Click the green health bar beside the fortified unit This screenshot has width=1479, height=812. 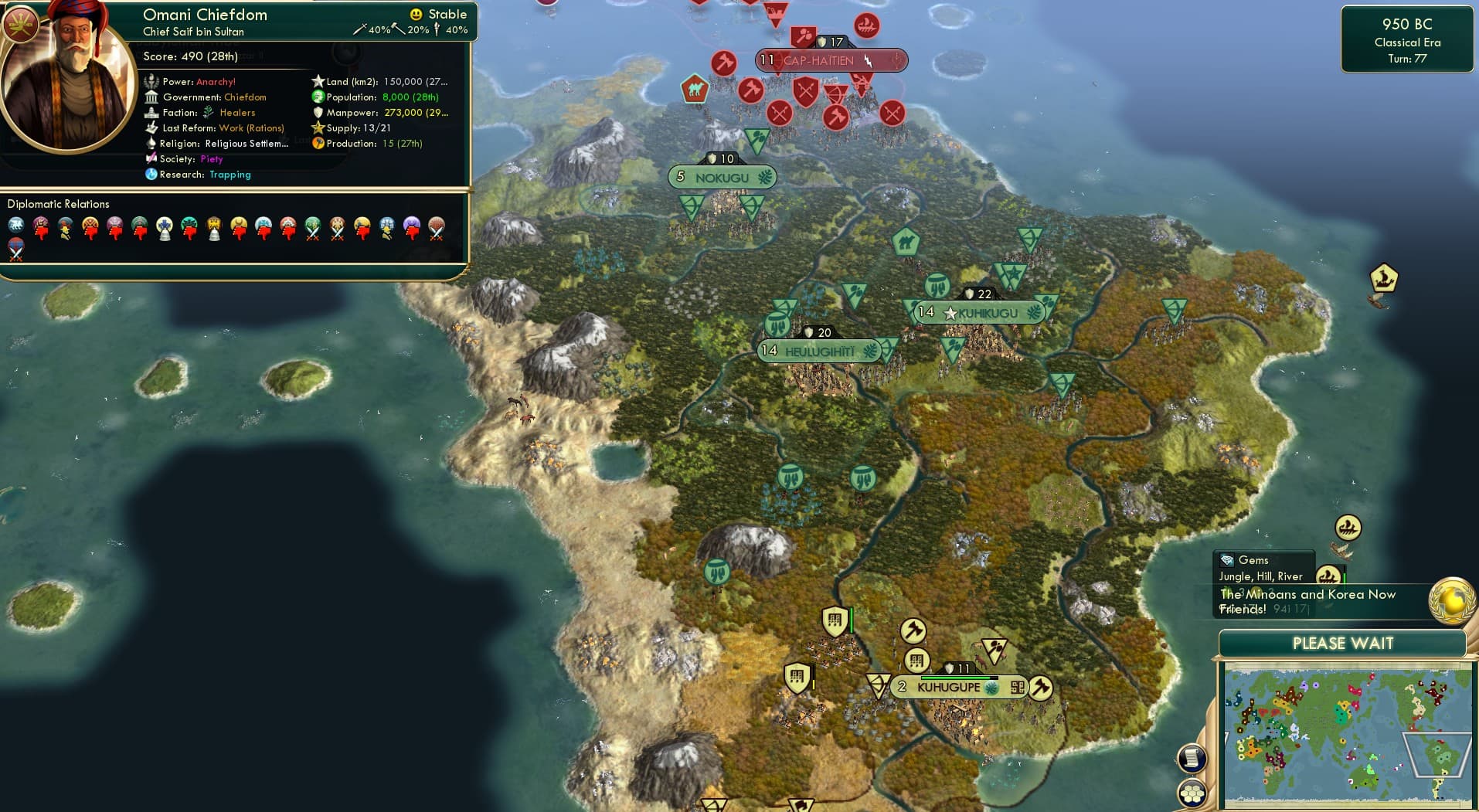[x=852, y=620]
